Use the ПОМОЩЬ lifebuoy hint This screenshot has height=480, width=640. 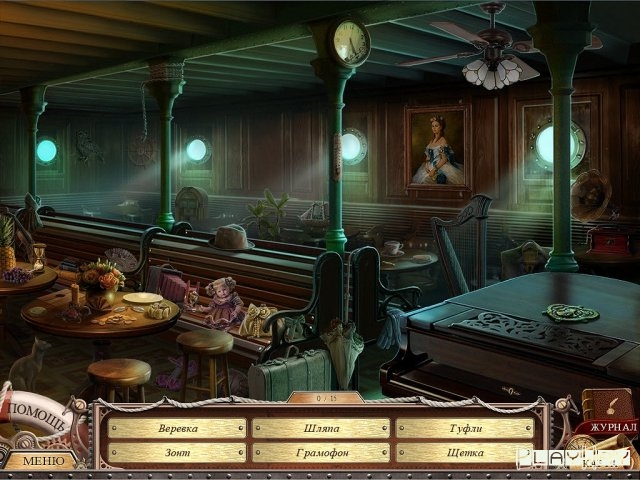point(40,413)
